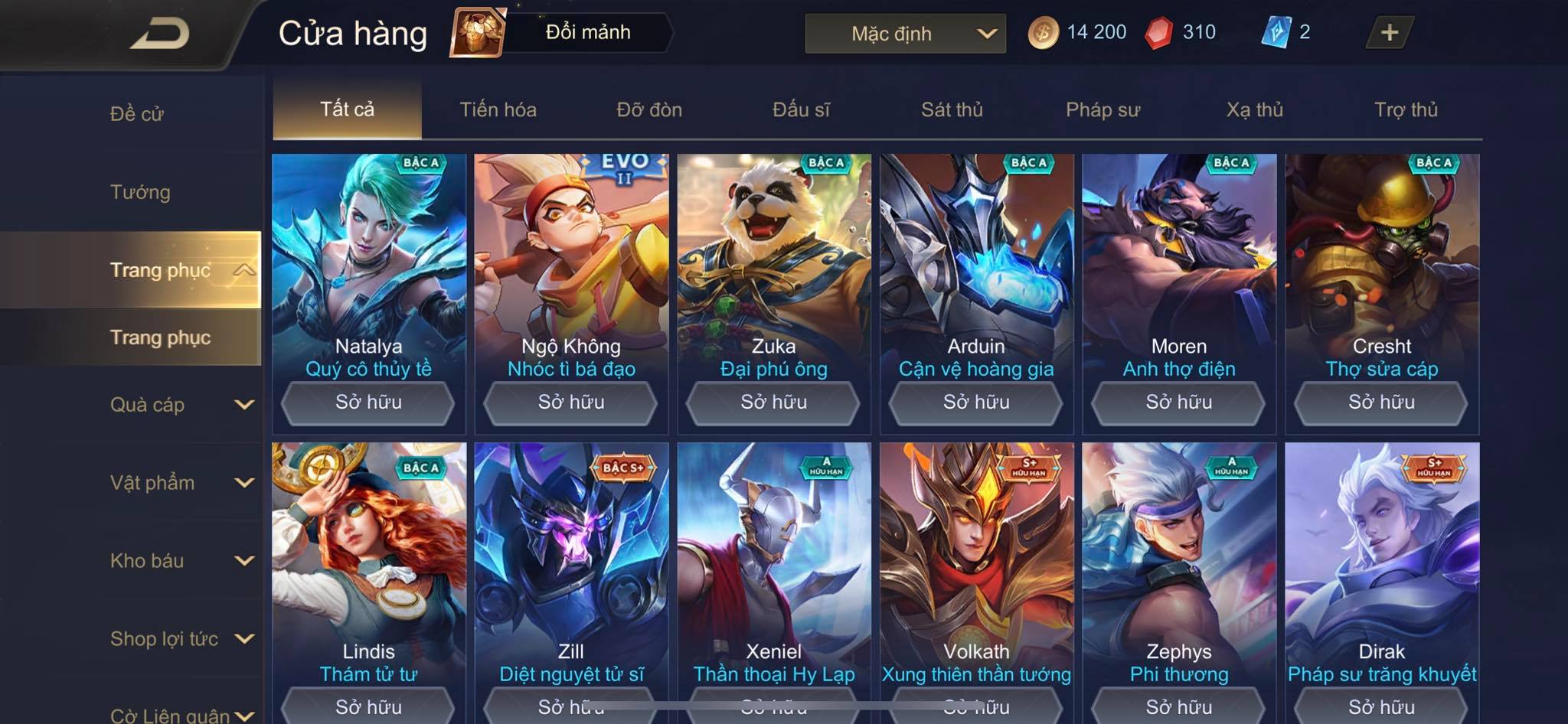Viewport: 1568px width, 724px height.
Task: Select the Zuka Đại phú ông skin card
Action: pyautogui.click(x=773, y=260)
